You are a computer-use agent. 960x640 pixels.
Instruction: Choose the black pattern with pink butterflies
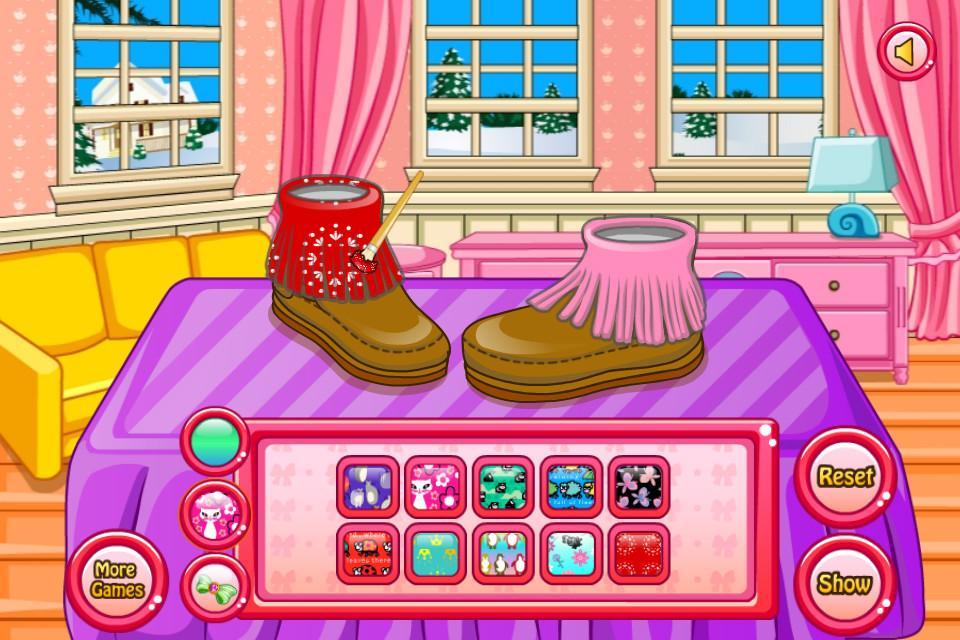click(x=639, y=486)
